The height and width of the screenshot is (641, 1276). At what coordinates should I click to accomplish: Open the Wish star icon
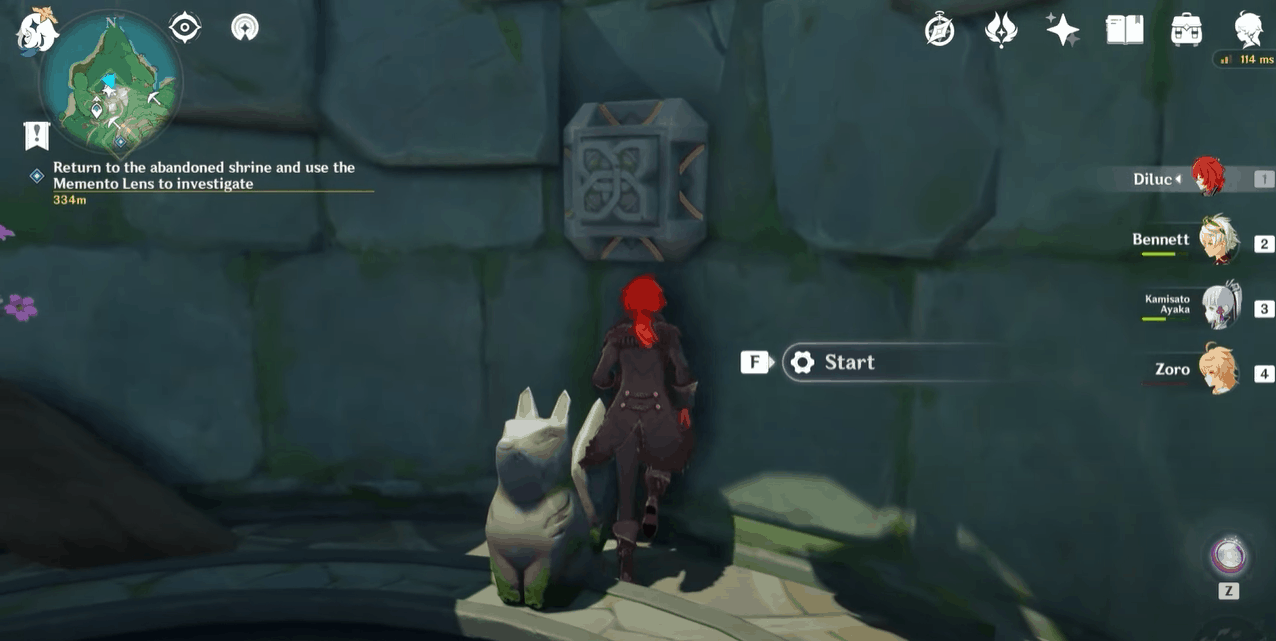[1062, 30]
